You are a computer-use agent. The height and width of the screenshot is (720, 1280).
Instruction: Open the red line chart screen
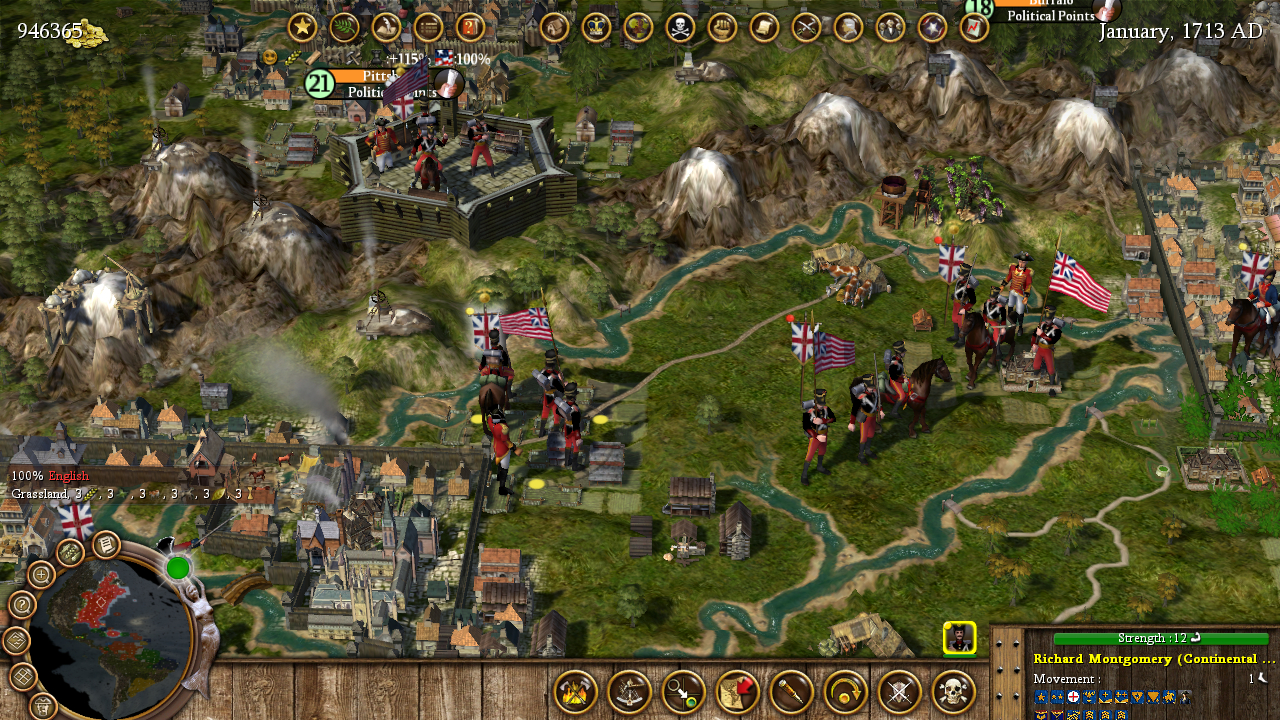tap(974, 27)
